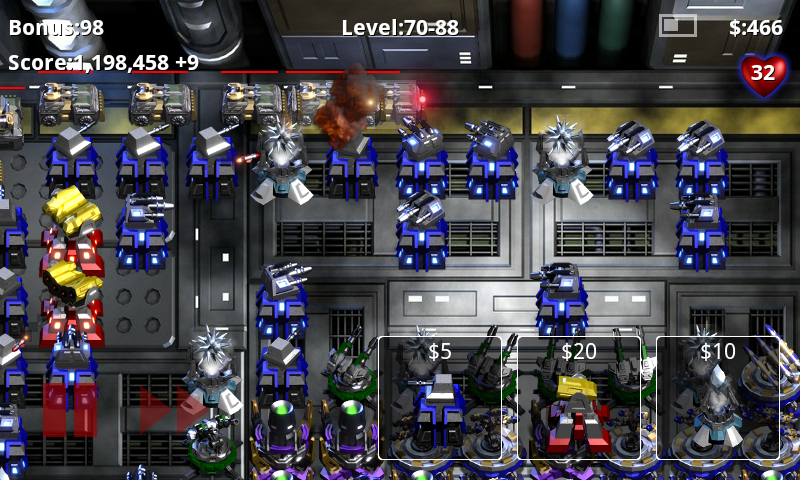Open the minimap view rectangle icon

(677, 25)
